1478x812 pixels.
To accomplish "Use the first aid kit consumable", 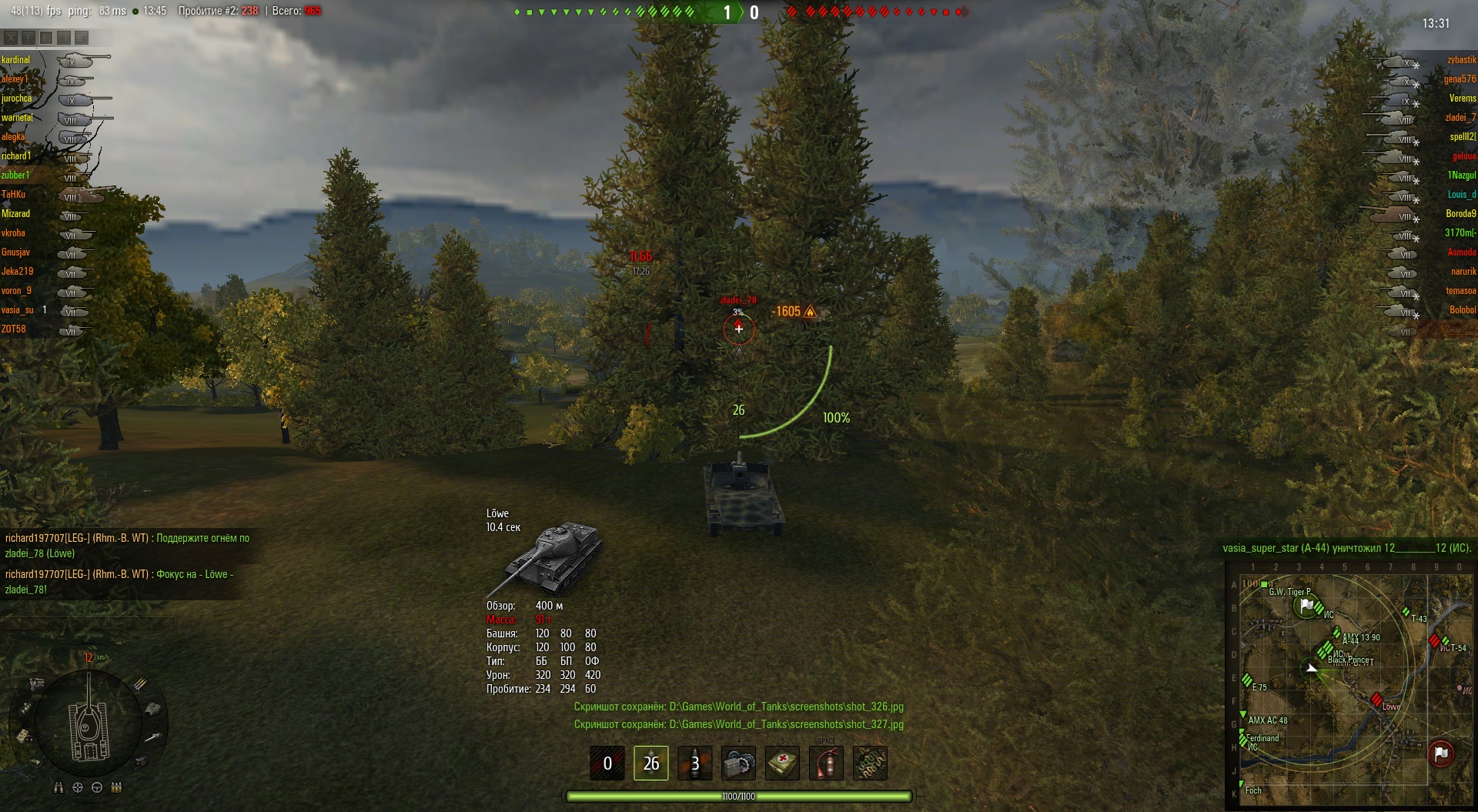I will [782, 763].
